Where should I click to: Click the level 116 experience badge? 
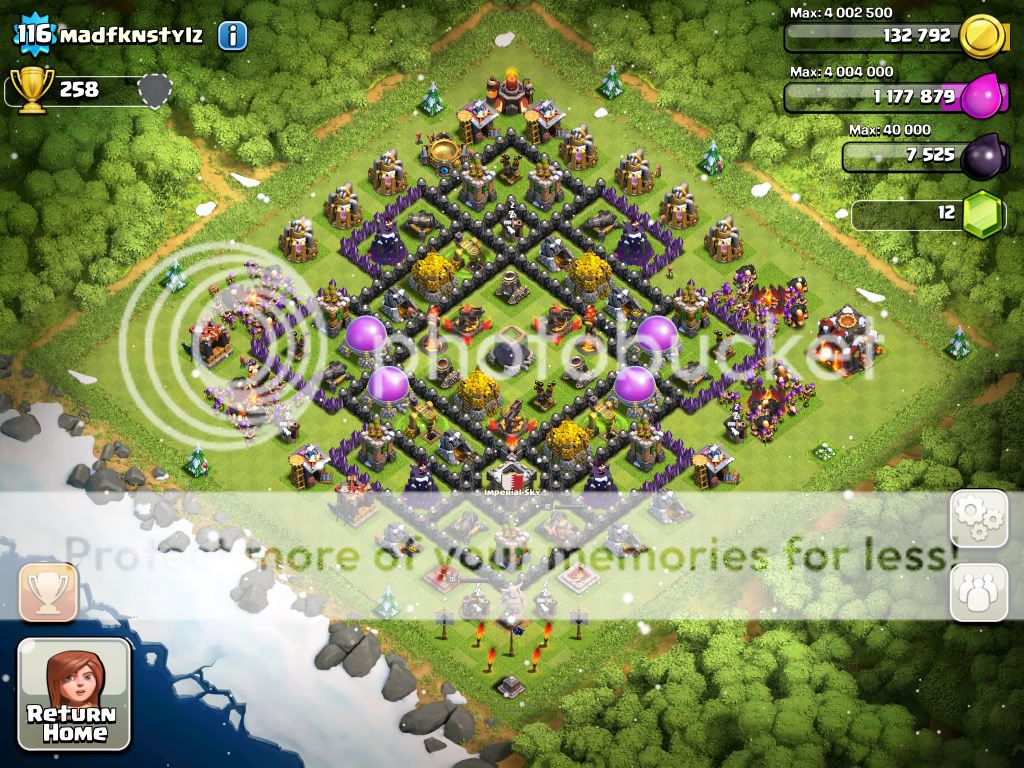tap(33, 35)
